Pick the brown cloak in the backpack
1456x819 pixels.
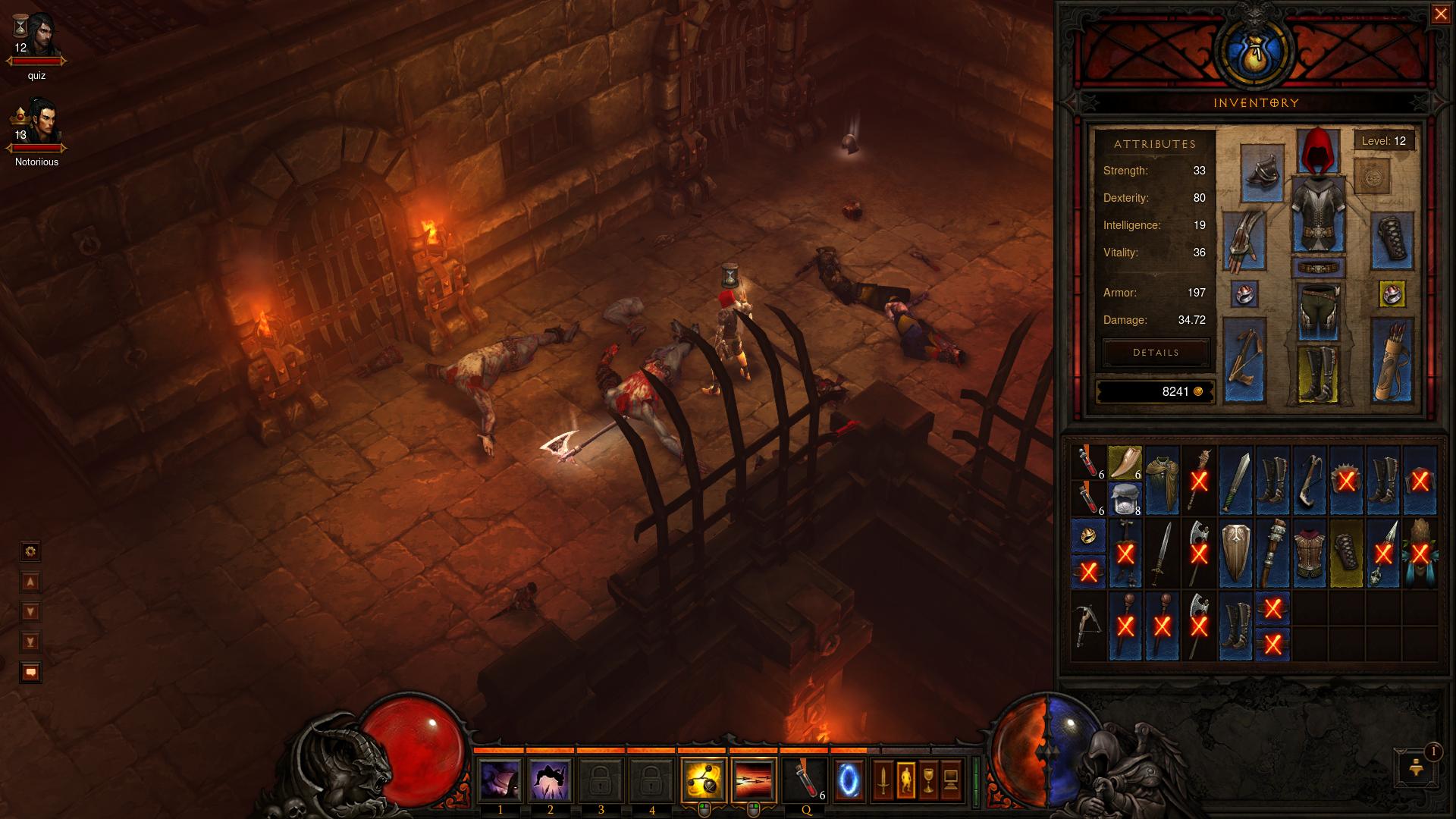click(x=1162, y=481)
